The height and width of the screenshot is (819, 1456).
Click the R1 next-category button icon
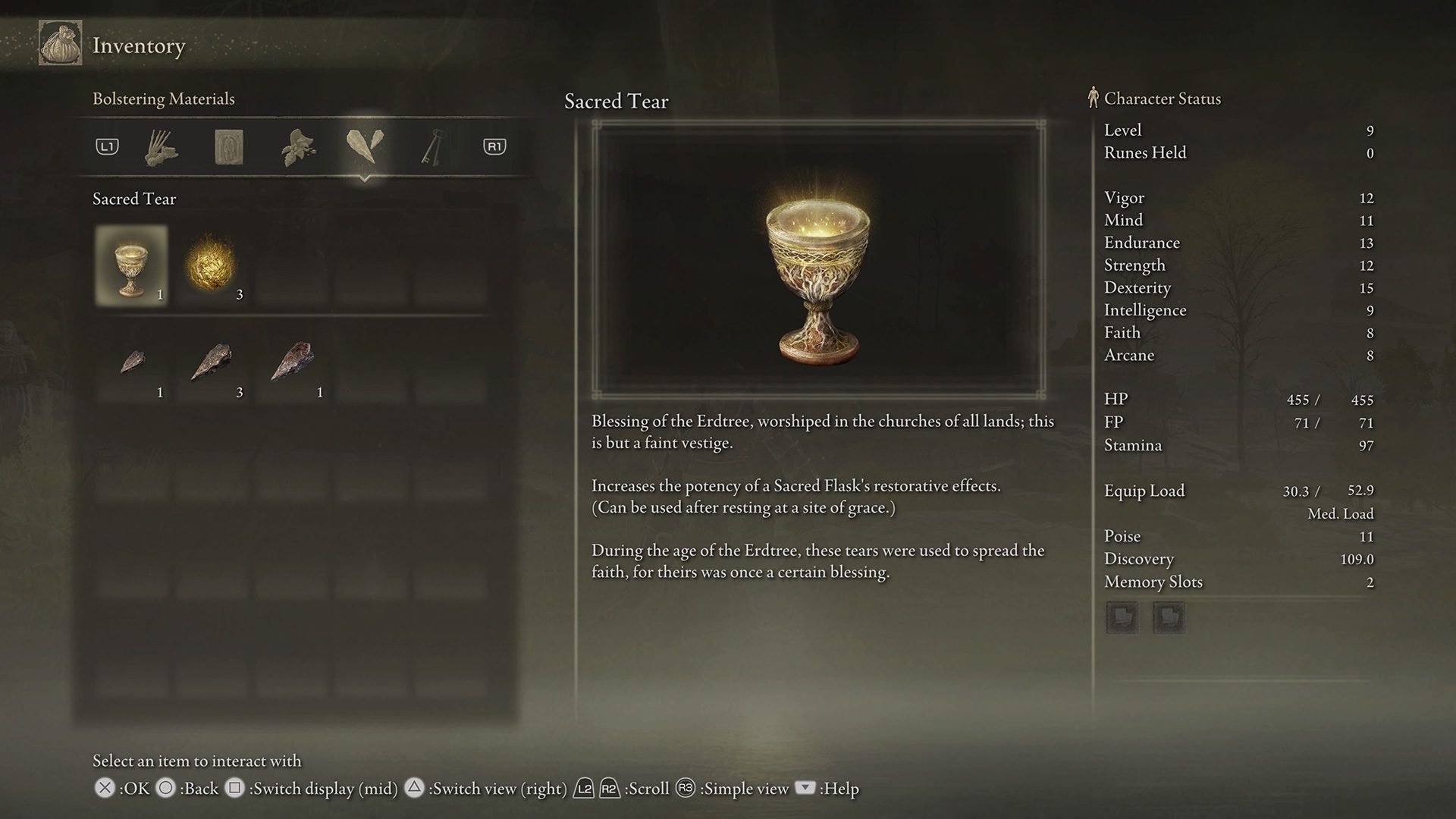tap(494, 147)
